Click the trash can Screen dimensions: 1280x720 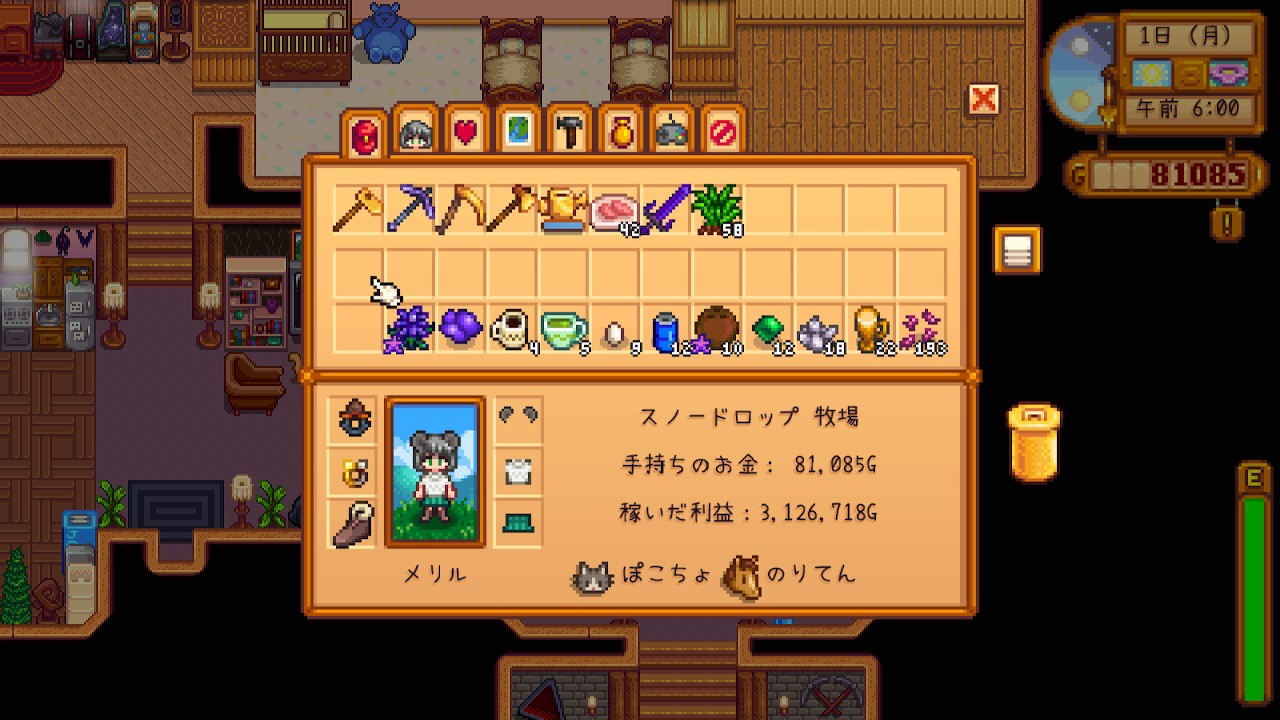1034,444
